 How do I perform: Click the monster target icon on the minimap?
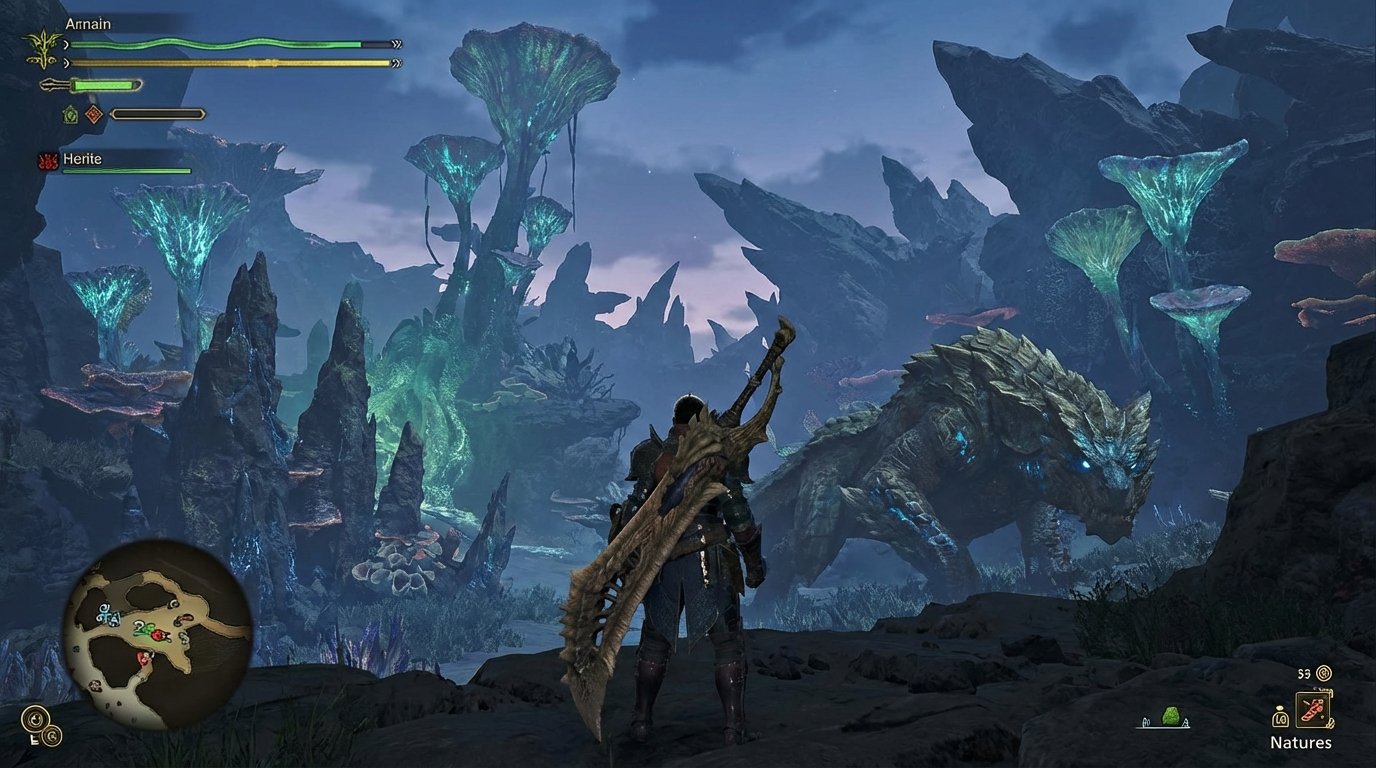[x=158, y=635]
